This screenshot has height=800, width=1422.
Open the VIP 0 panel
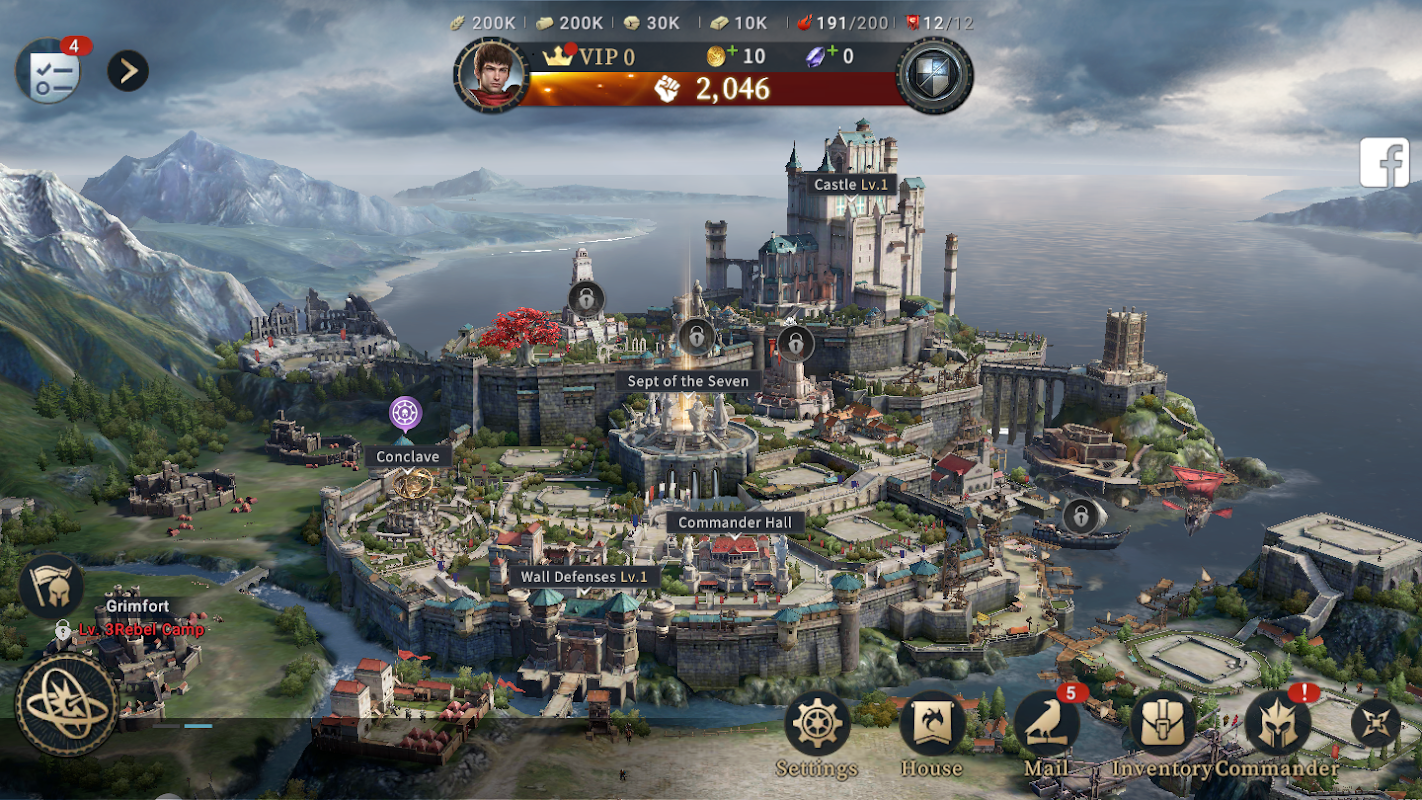590,57
